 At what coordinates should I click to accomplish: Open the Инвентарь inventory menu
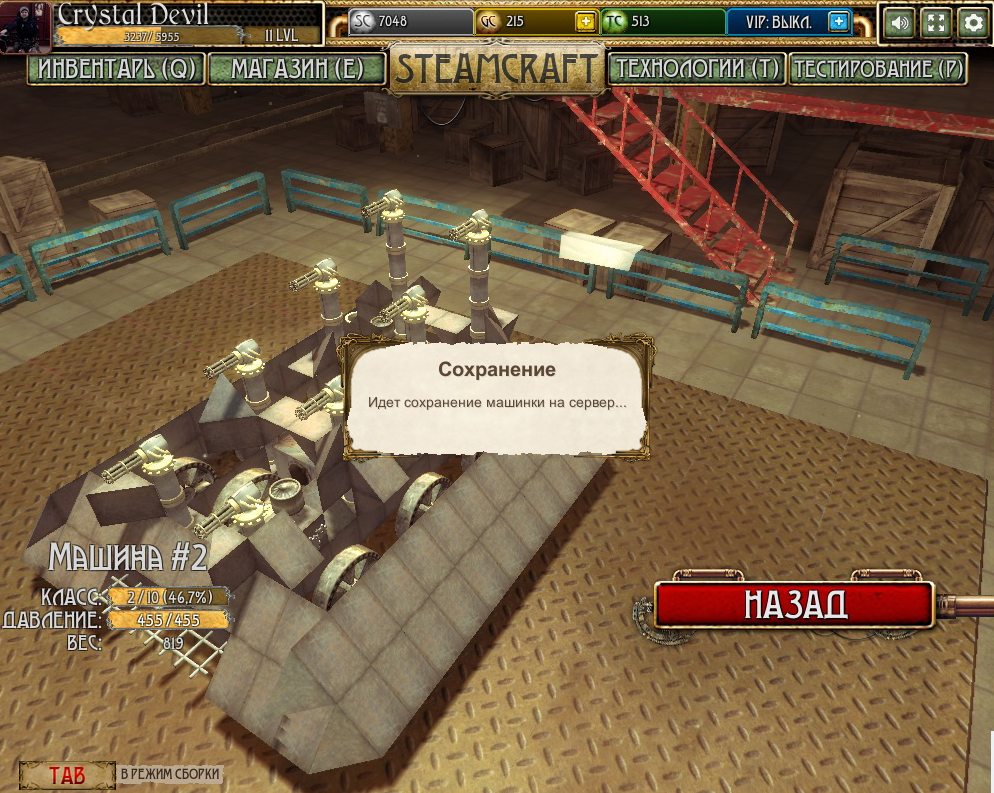pyautogui.click(x=116, y=69)
